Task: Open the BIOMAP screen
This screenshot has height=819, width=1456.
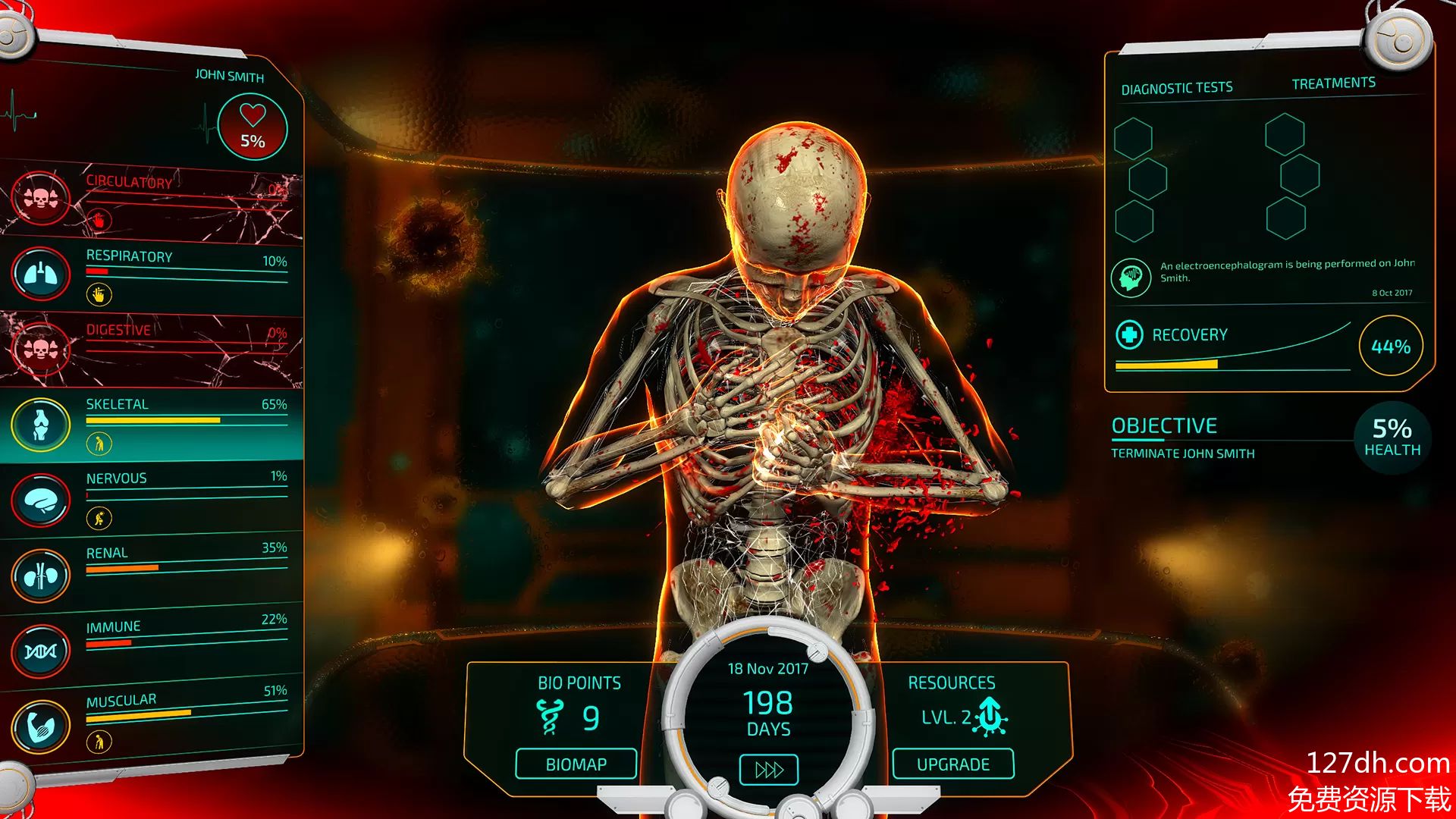Action: (576, 764)
